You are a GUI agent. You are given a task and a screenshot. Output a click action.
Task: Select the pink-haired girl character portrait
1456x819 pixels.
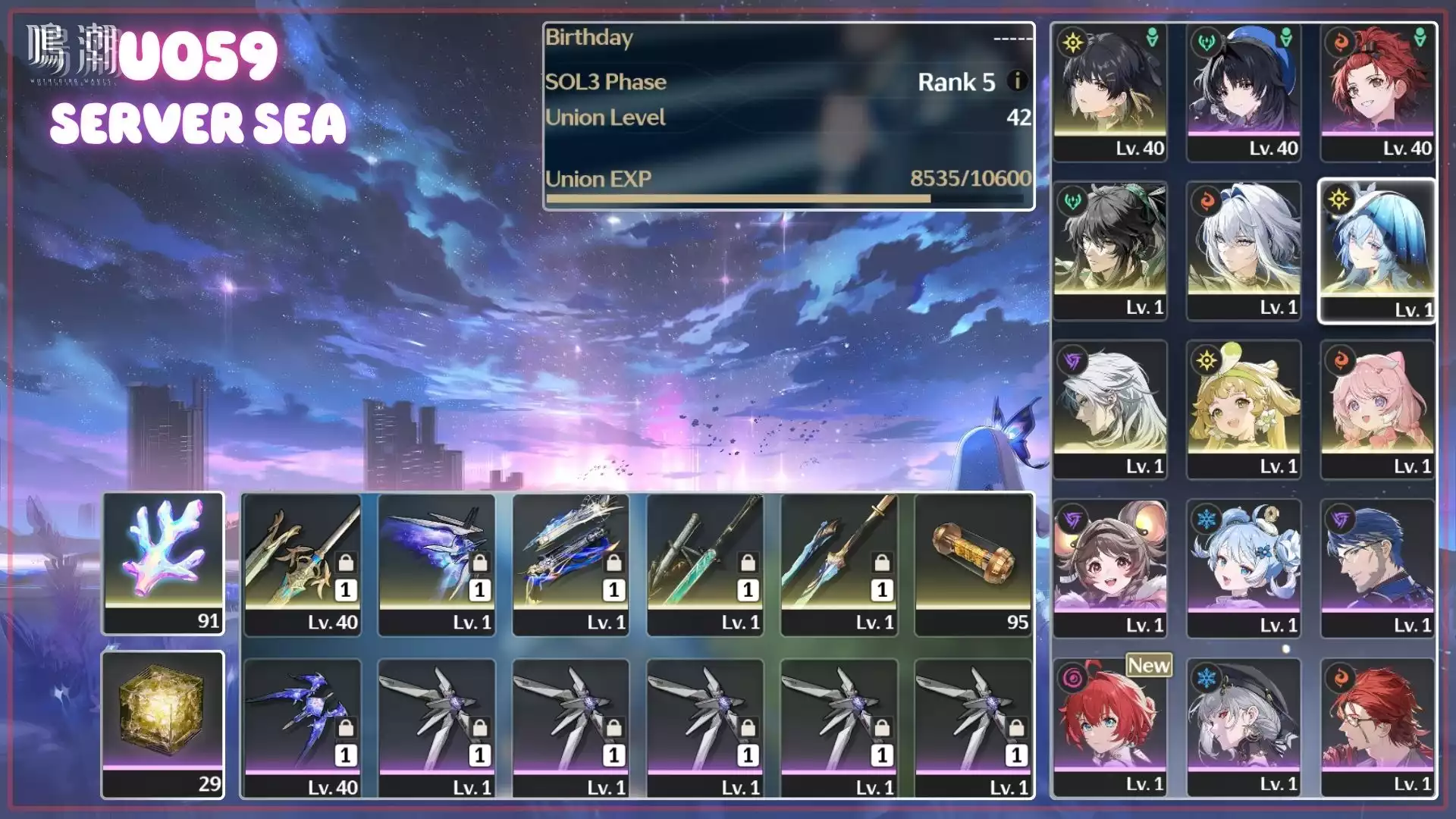(x=1377, y=409)
